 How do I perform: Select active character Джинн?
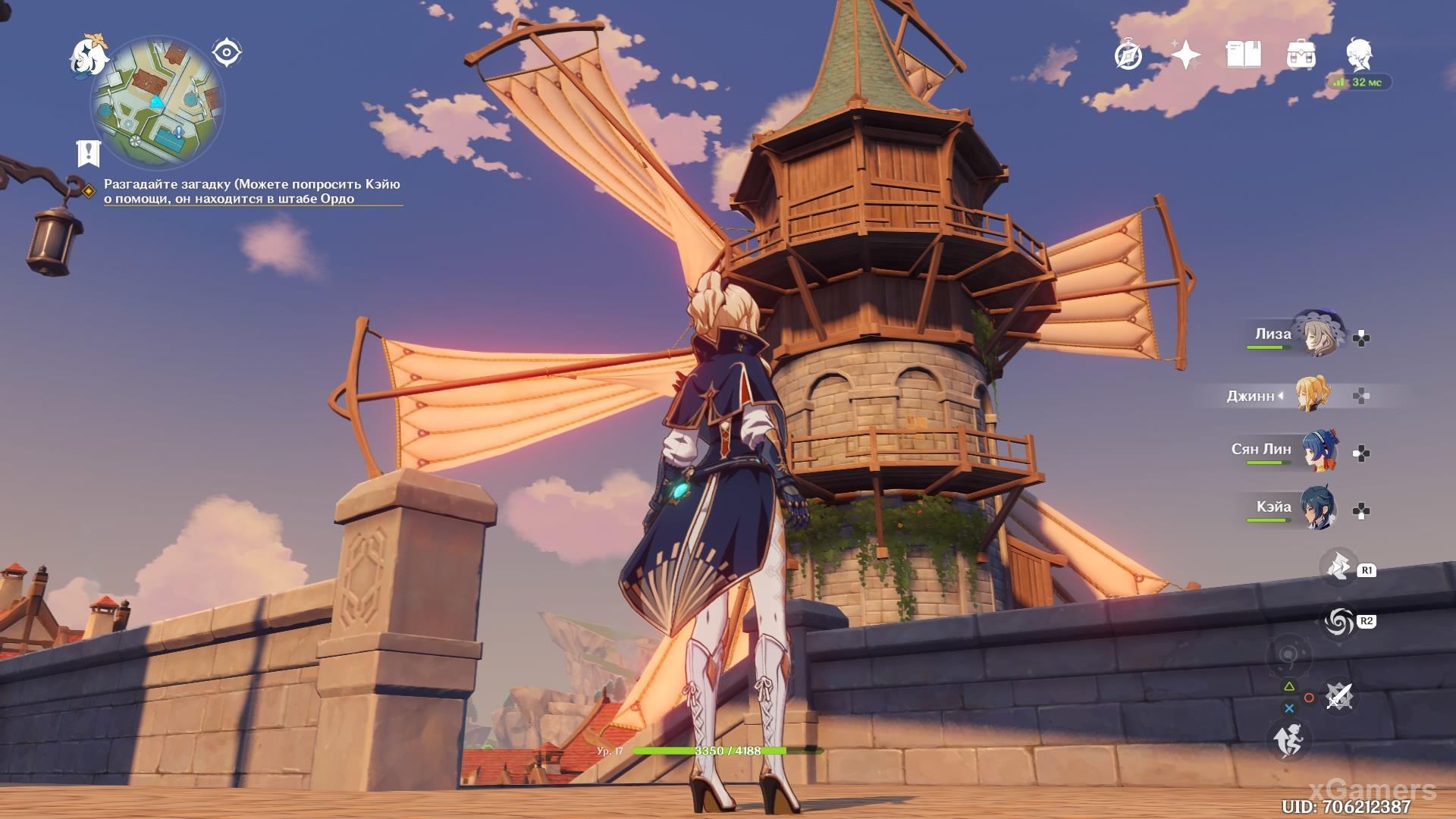1311,395
